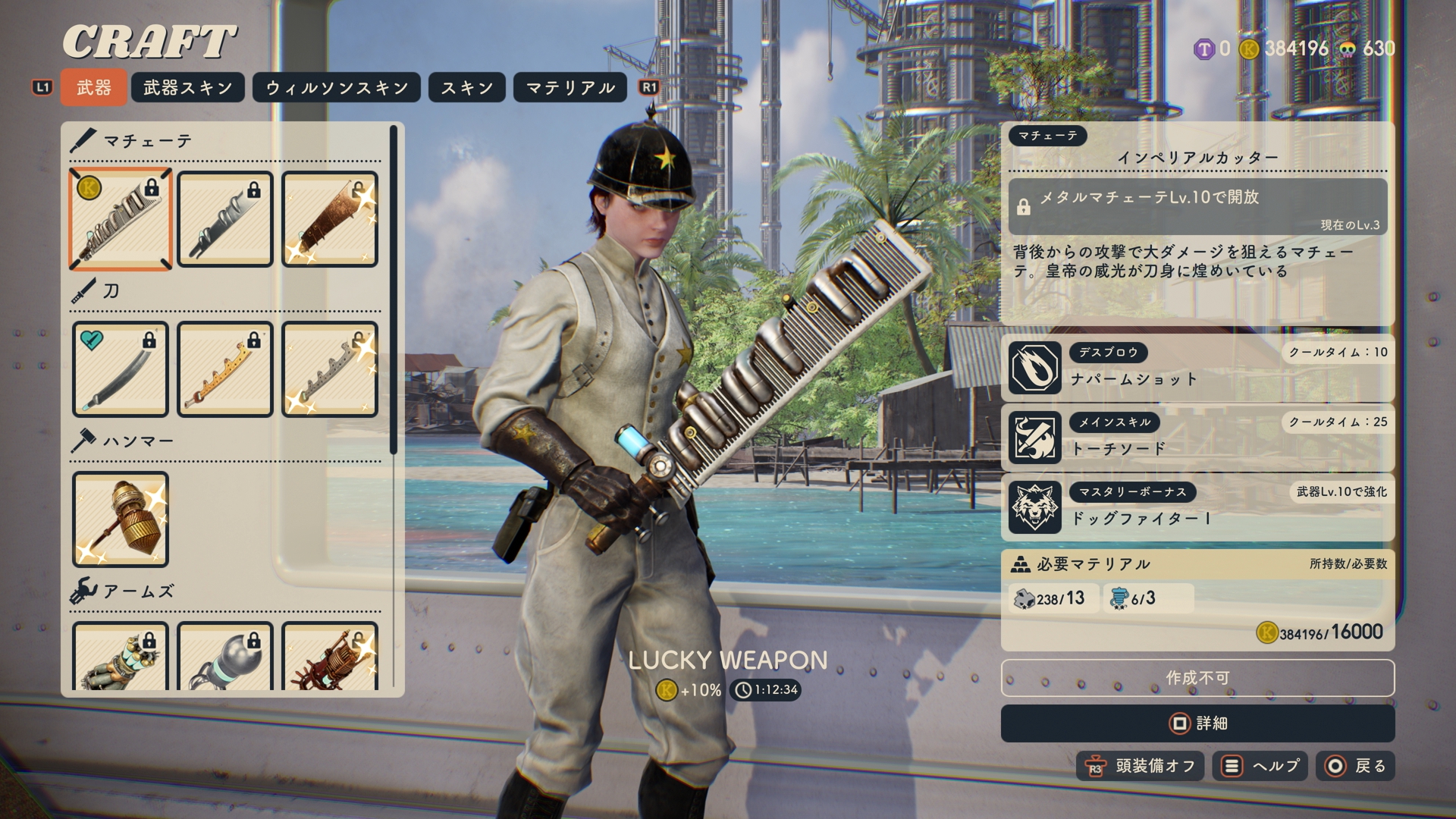Choose the locked silver serrated machete
Viewport: 1456px width, 819px height.
225,219
